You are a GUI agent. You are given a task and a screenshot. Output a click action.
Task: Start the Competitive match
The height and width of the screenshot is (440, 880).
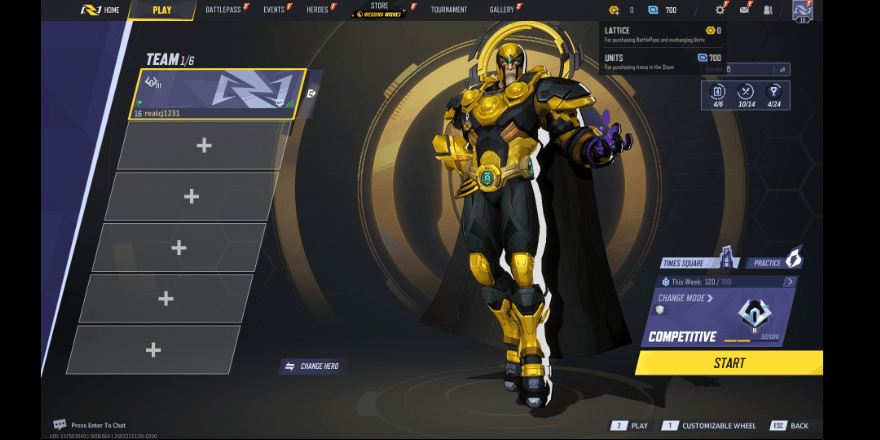tap(729, 363)
